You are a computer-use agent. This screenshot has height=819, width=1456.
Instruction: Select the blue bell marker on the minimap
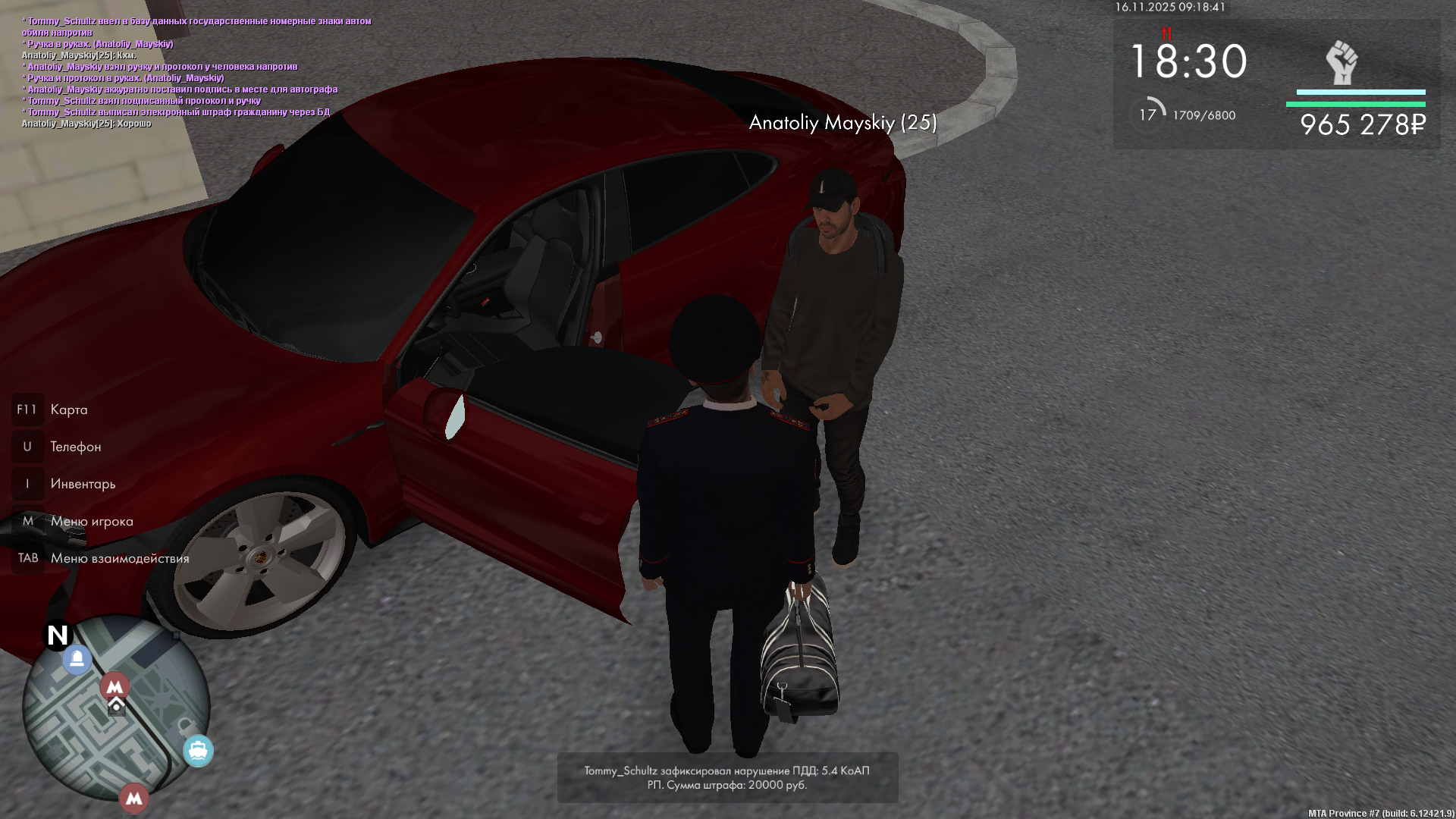tap(77, 659)
